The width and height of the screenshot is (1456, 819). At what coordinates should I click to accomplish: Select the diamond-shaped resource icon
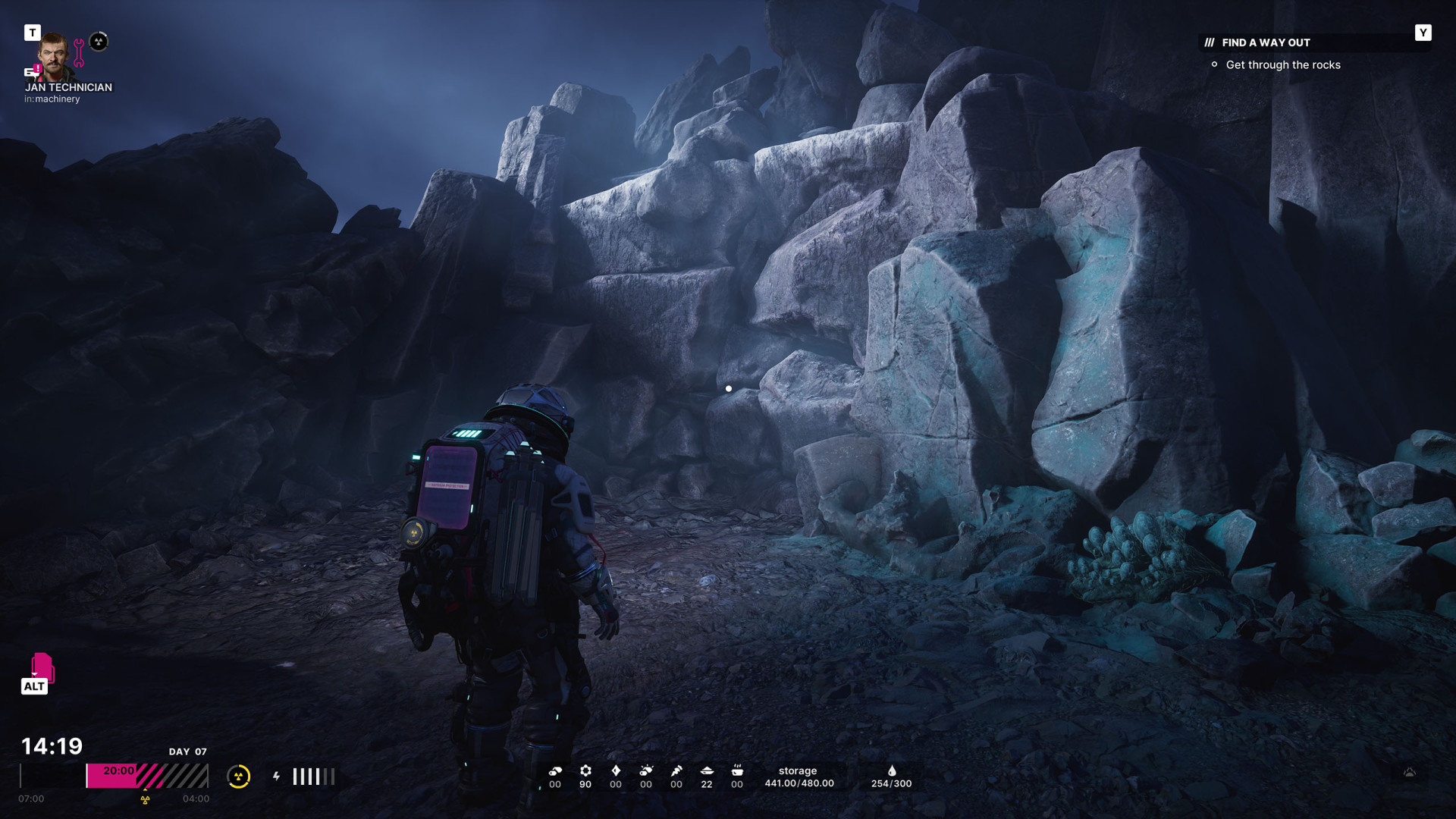click(616, 771)
